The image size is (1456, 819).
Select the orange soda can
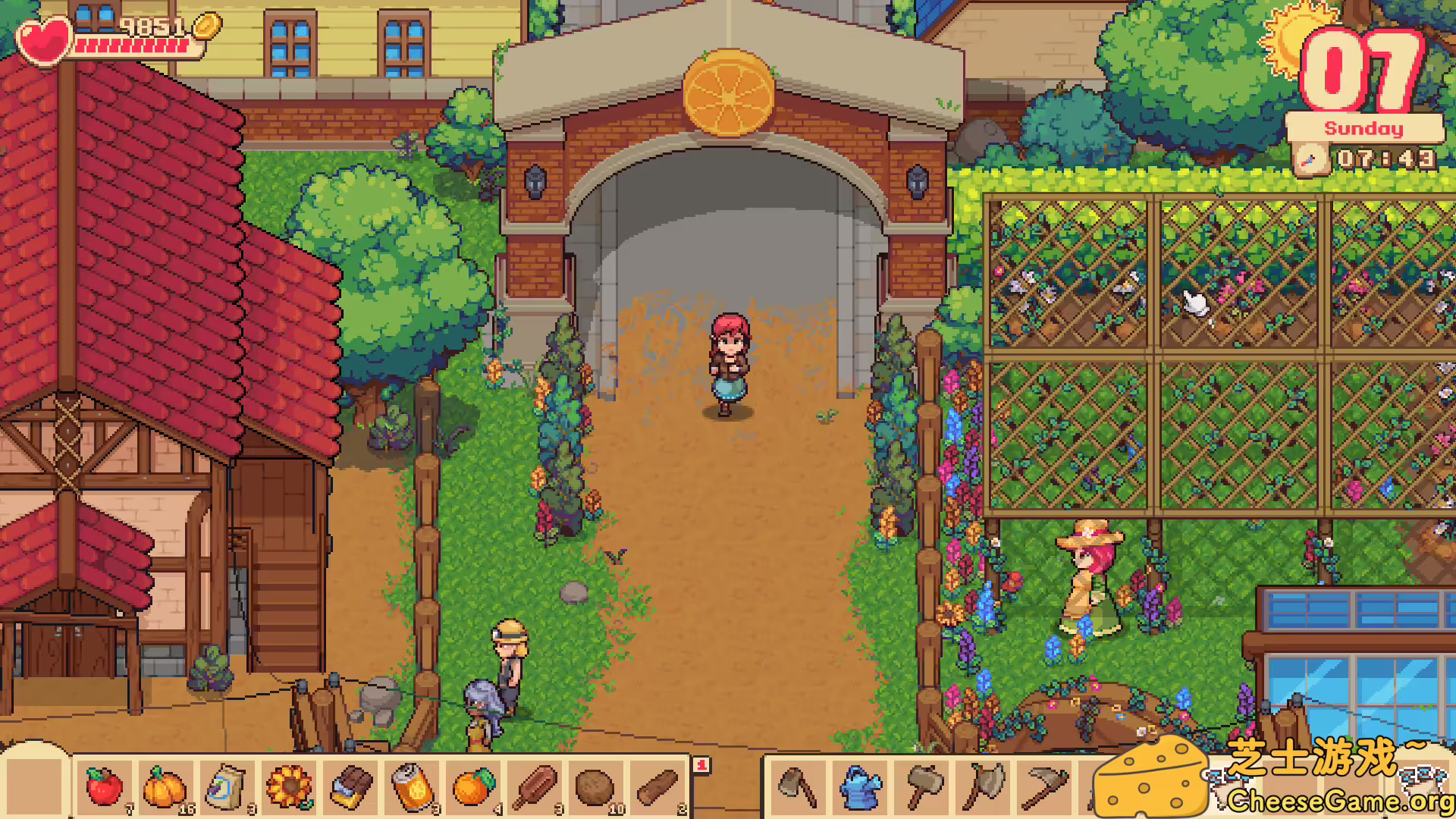coord(413,786)
